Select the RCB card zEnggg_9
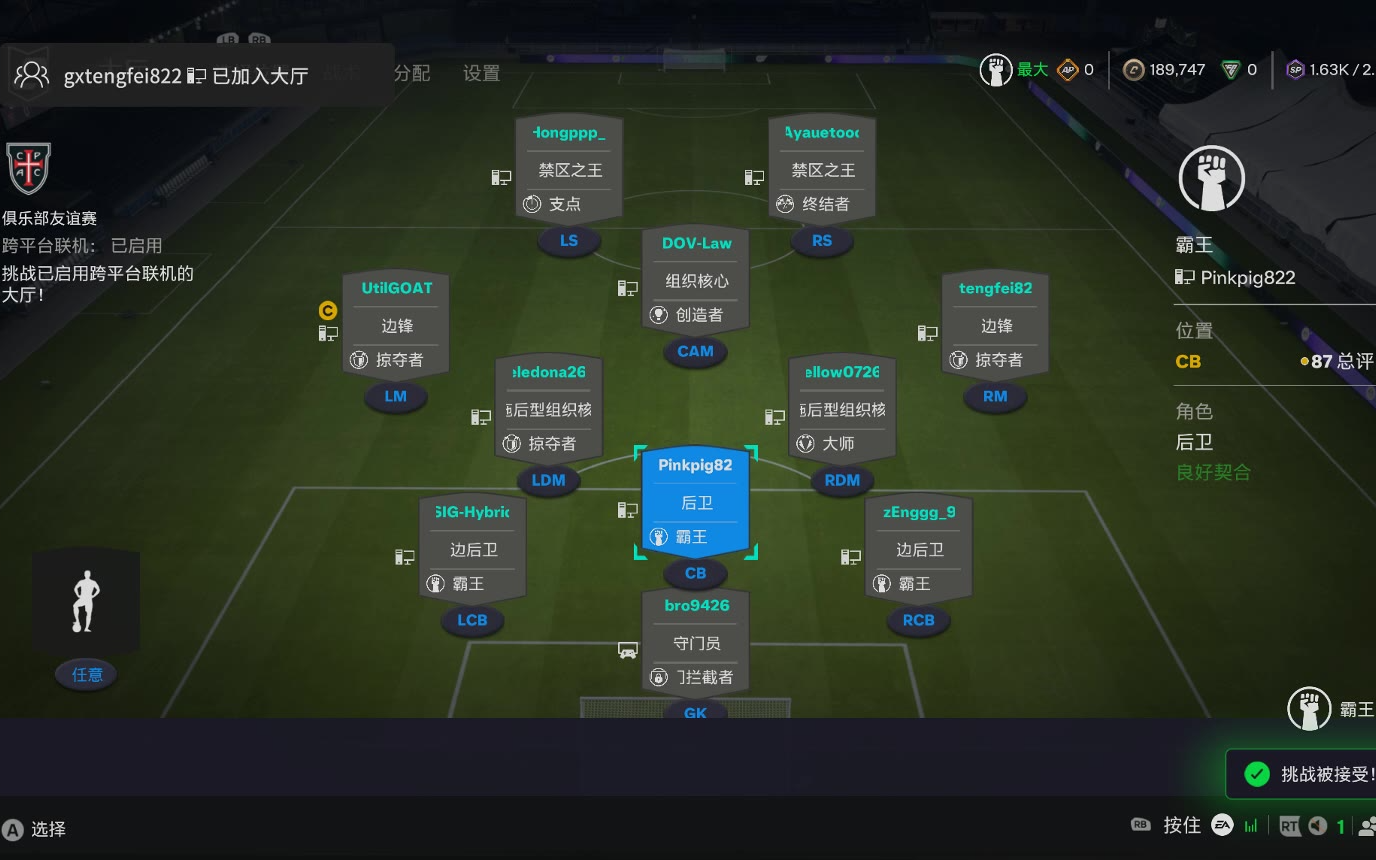The image size is (1376, 860). 918,549
